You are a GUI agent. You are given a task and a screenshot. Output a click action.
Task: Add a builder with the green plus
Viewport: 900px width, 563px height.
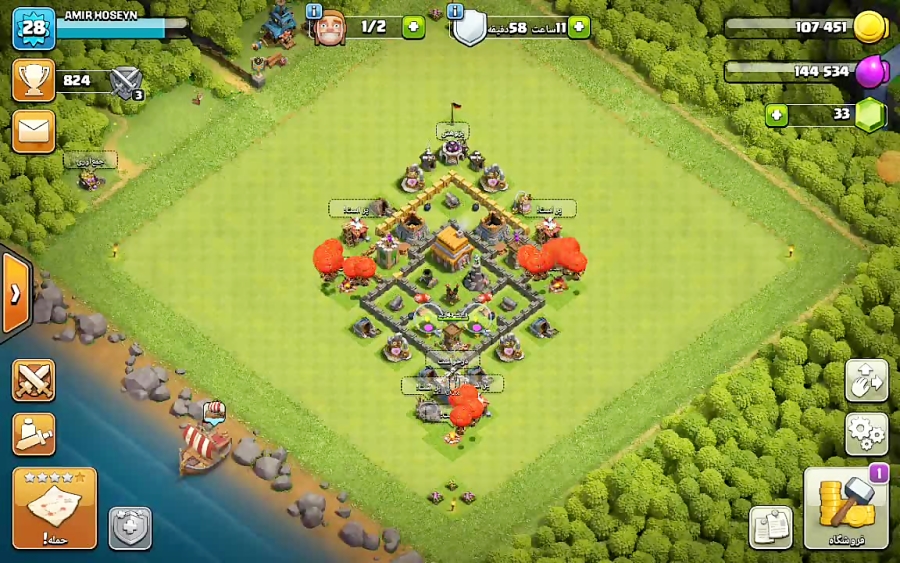tap(413, 27)
